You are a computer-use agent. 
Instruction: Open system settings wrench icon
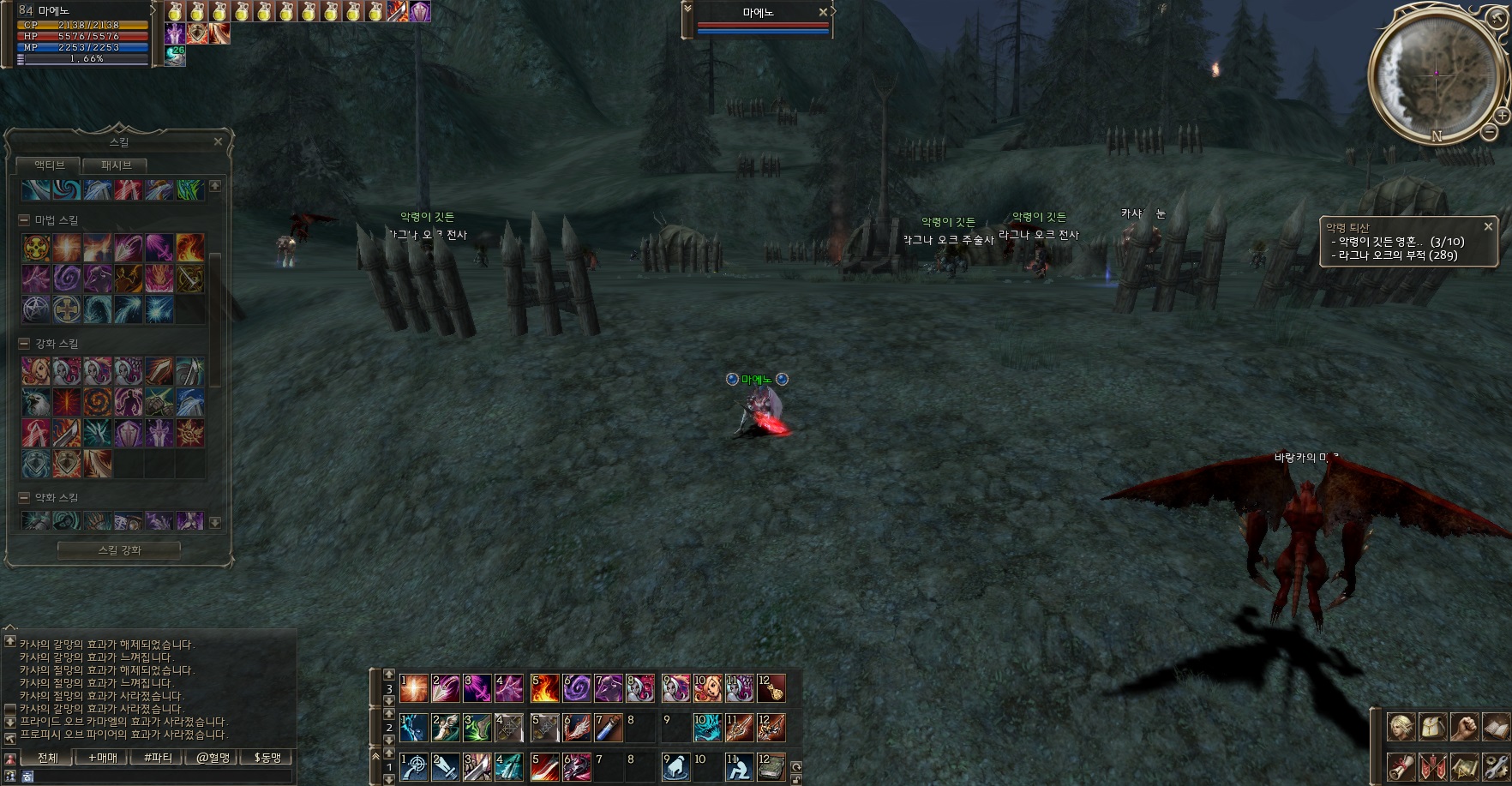tap(1496, 765)
